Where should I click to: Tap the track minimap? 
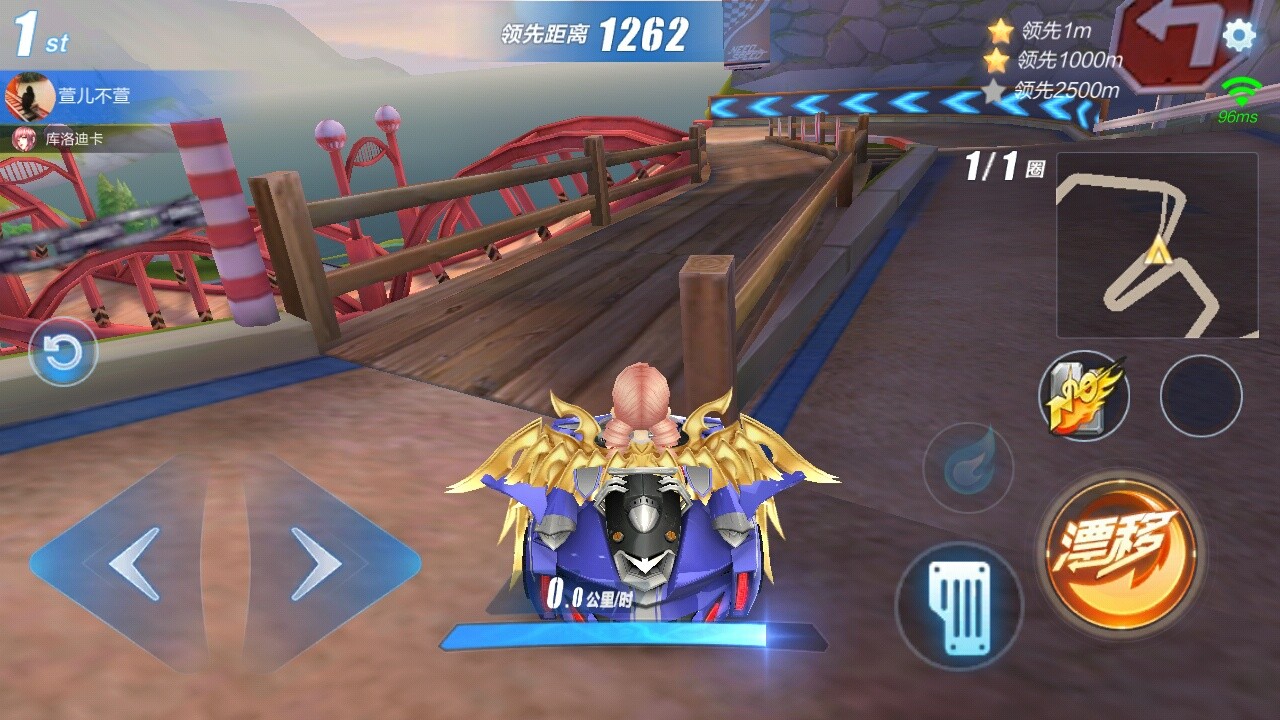point(1157,245)
